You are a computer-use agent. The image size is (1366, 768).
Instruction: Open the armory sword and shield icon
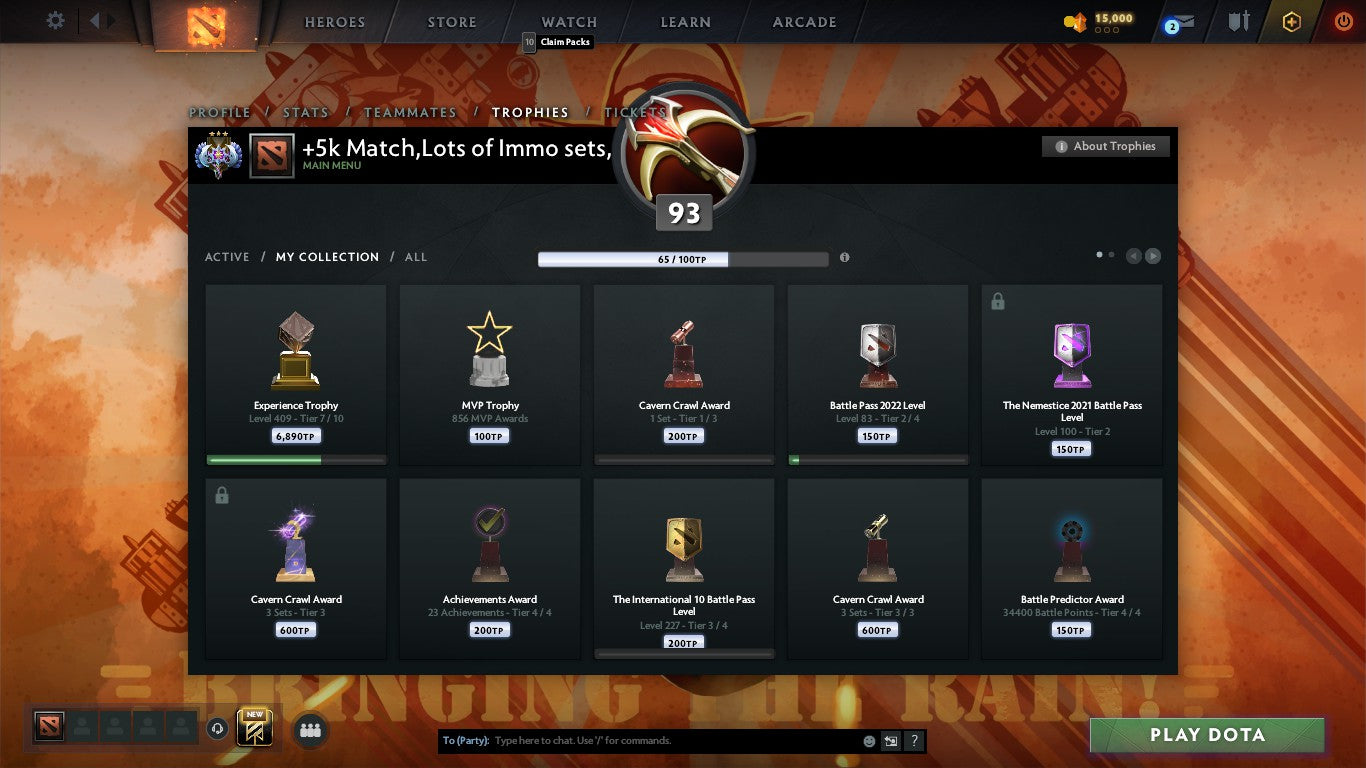(x=1240, y=21)
